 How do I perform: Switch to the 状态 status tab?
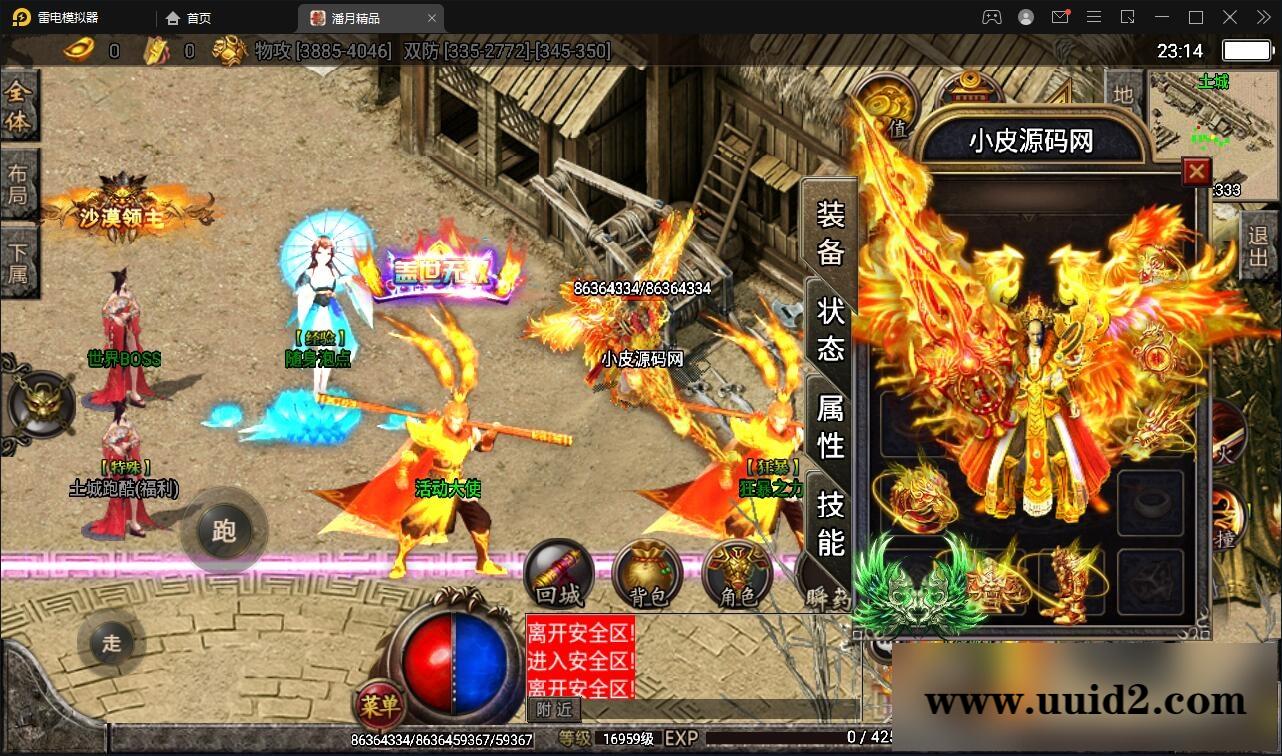(832, 327)
